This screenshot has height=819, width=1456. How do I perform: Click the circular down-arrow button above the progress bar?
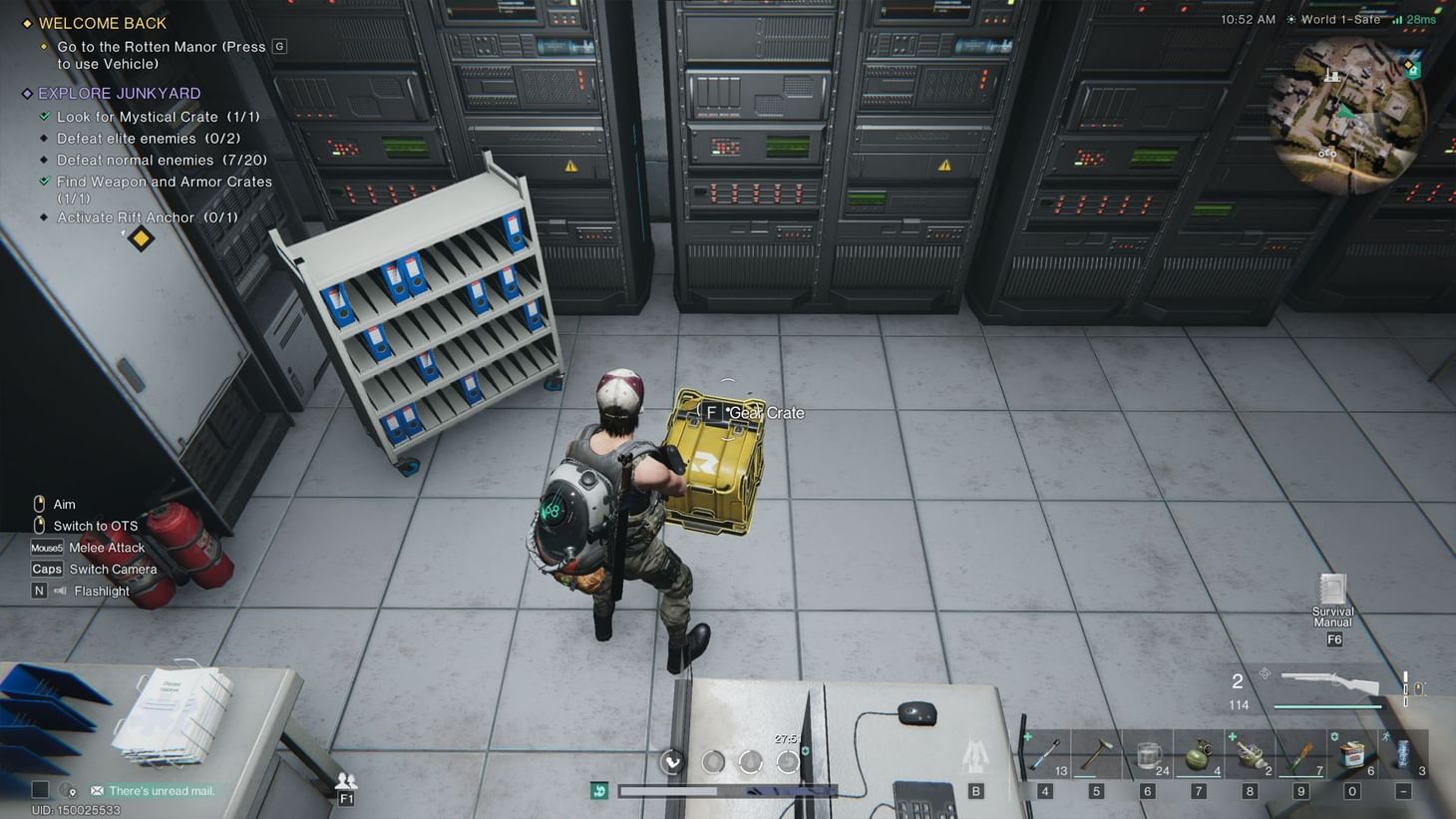[x=671, y=761]
